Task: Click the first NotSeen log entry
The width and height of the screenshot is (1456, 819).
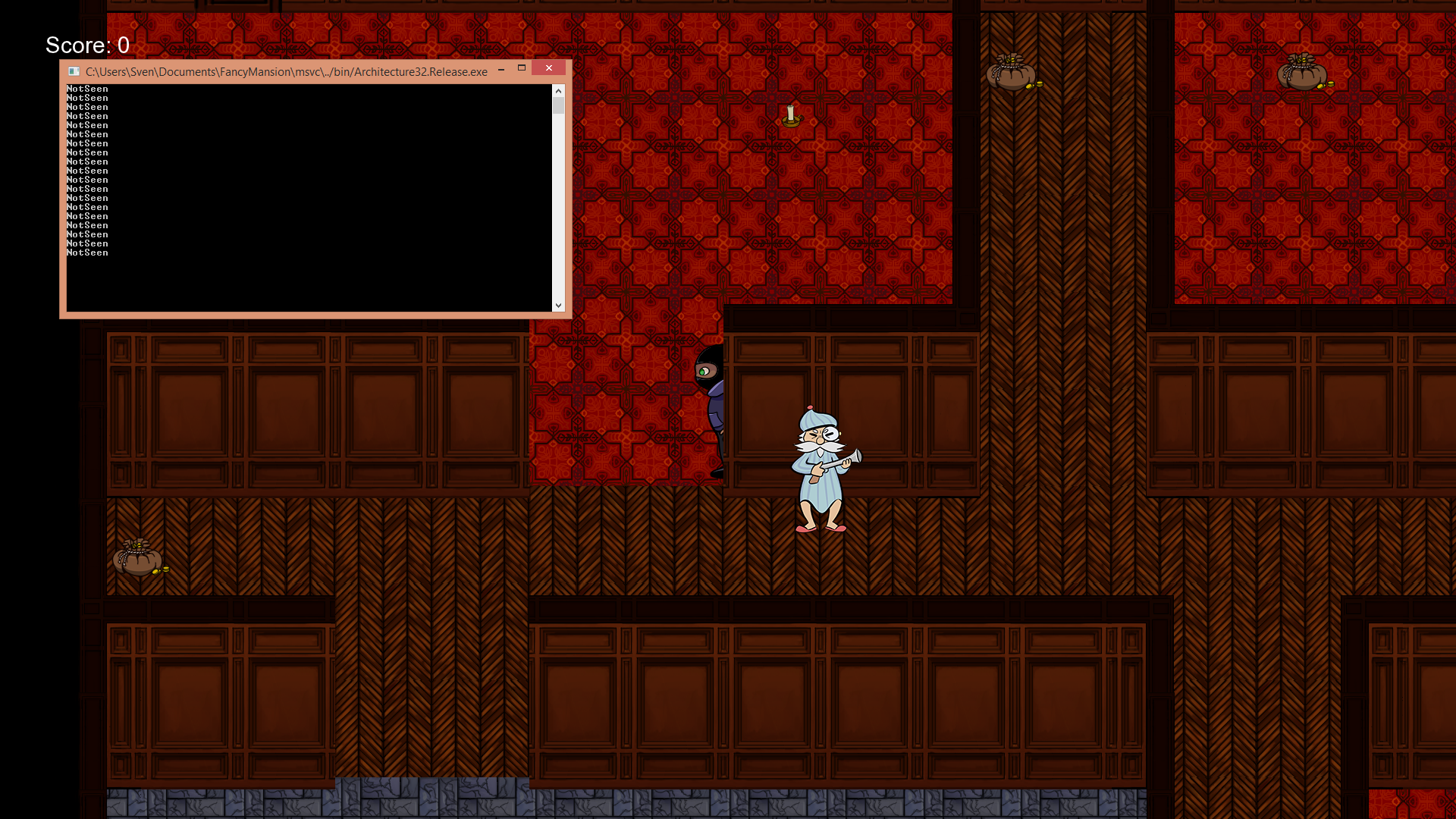Action: coord(87,89)
